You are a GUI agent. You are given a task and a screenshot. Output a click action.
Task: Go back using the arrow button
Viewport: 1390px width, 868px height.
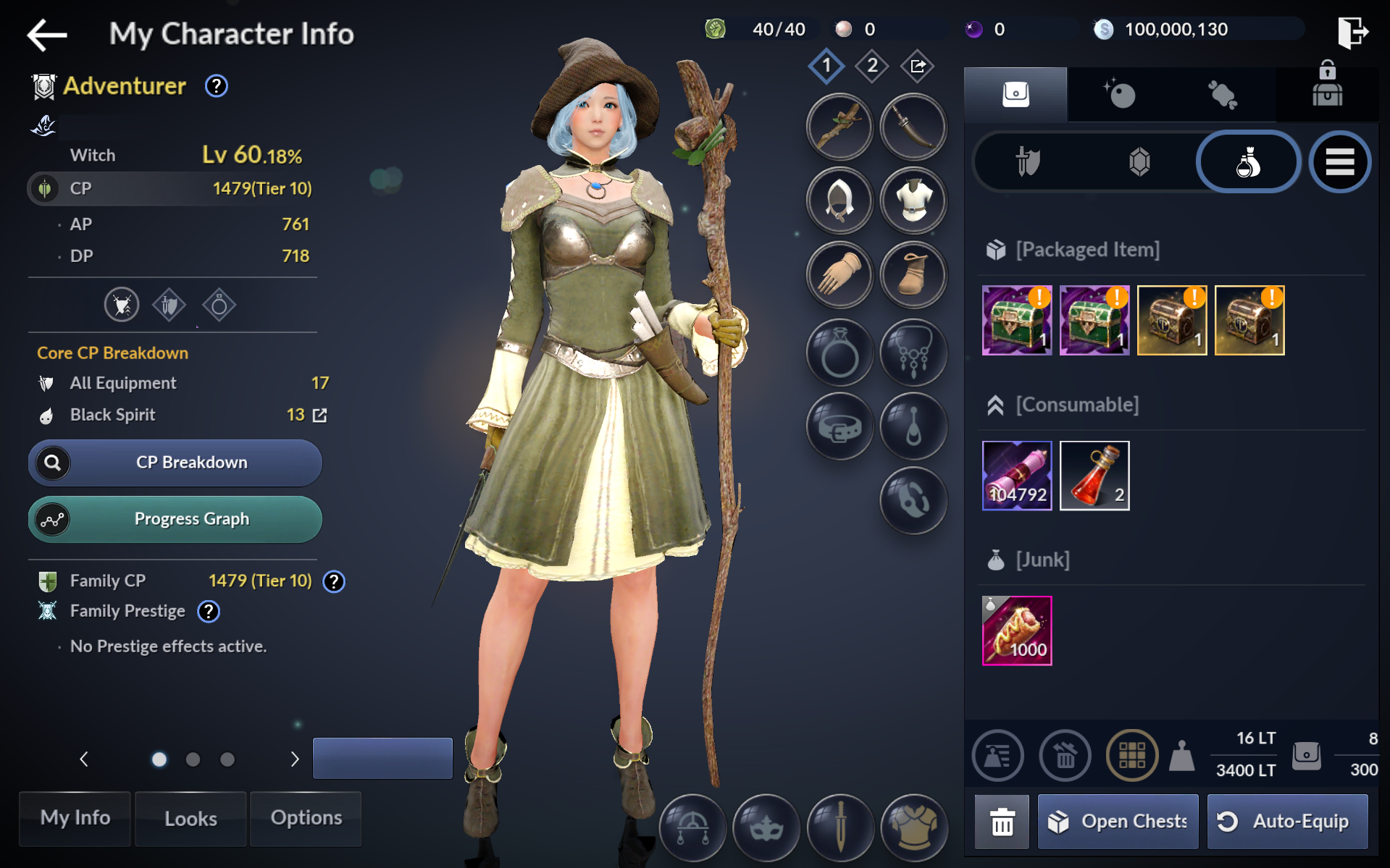point(47,34)
